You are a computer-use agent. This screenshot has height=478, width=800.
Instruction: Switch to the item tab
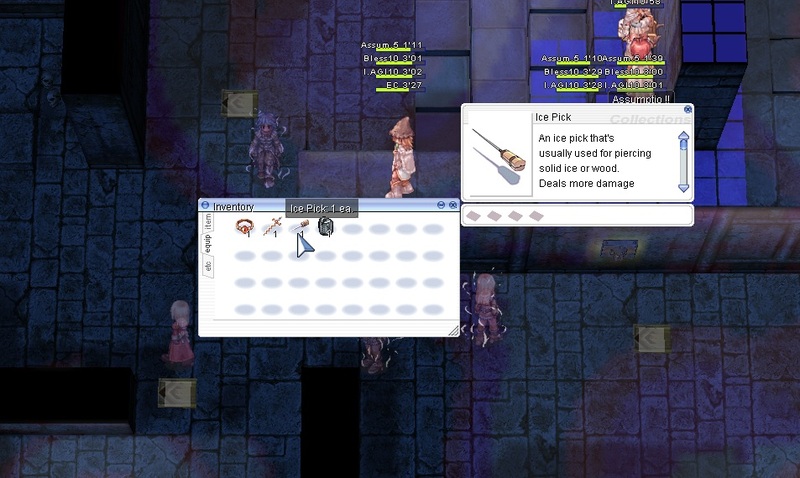point(208,220)
